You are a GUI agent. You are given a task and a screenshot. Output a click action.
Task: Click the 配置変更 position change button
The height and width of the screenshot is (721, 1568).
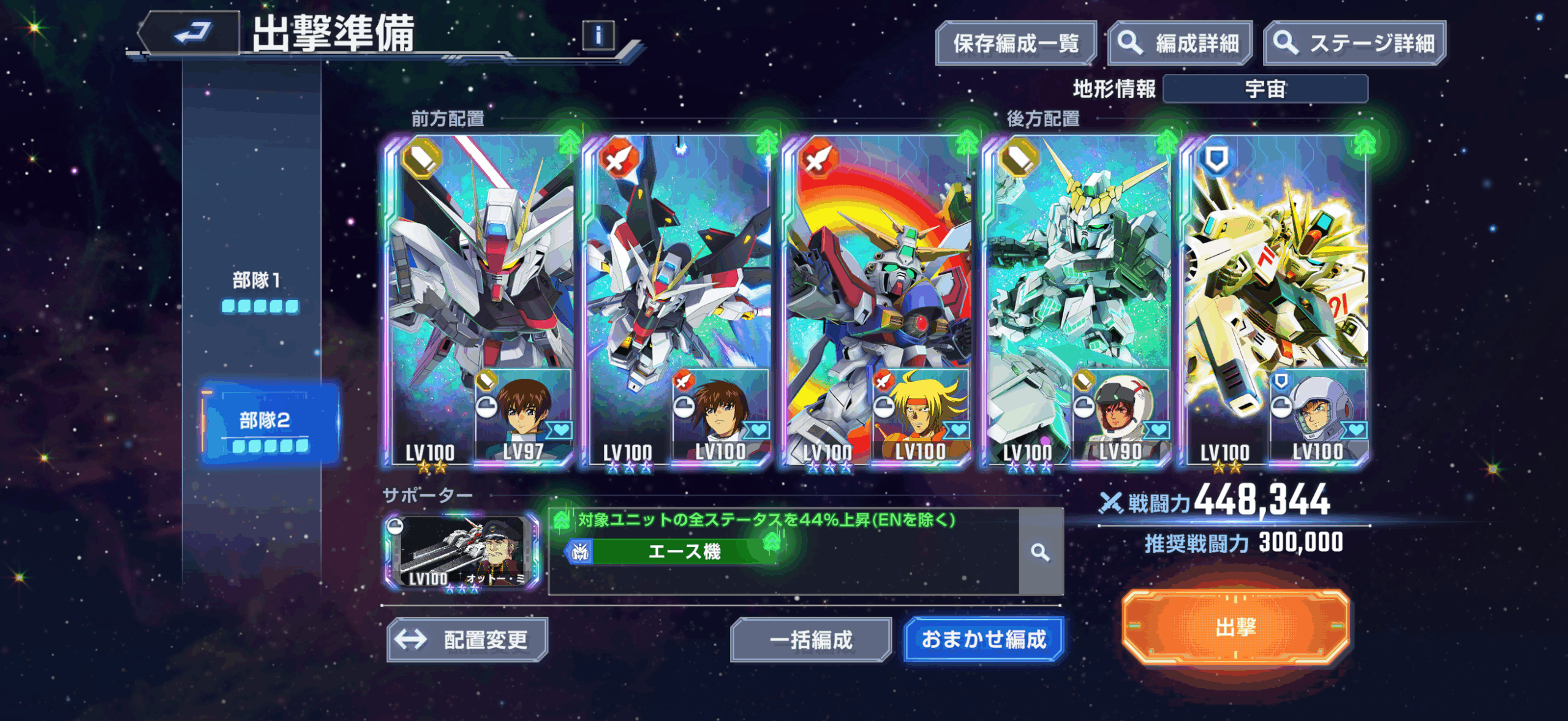coord(467,640)
